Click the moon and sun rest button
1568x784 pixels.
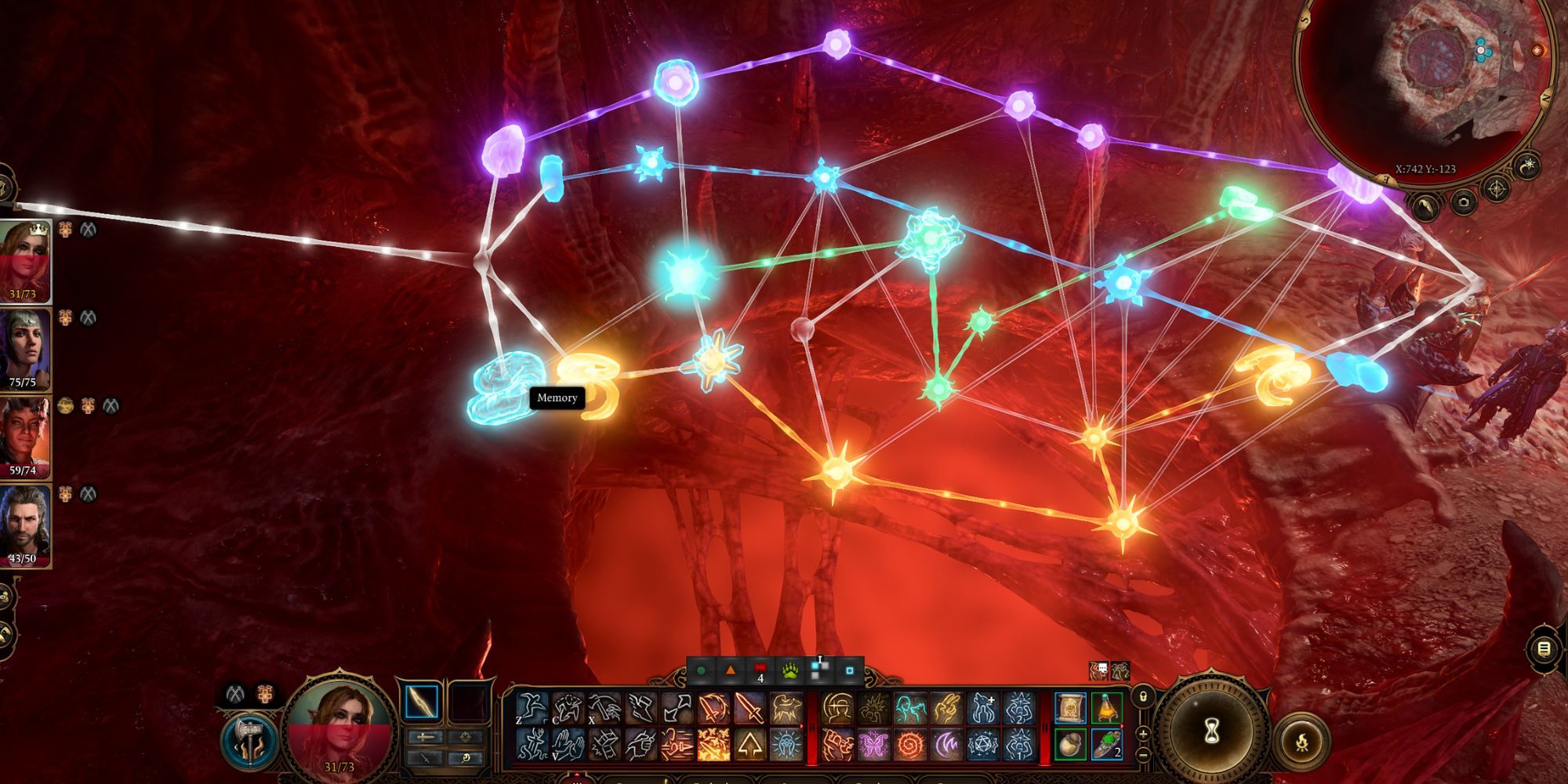click(1527, 167)
